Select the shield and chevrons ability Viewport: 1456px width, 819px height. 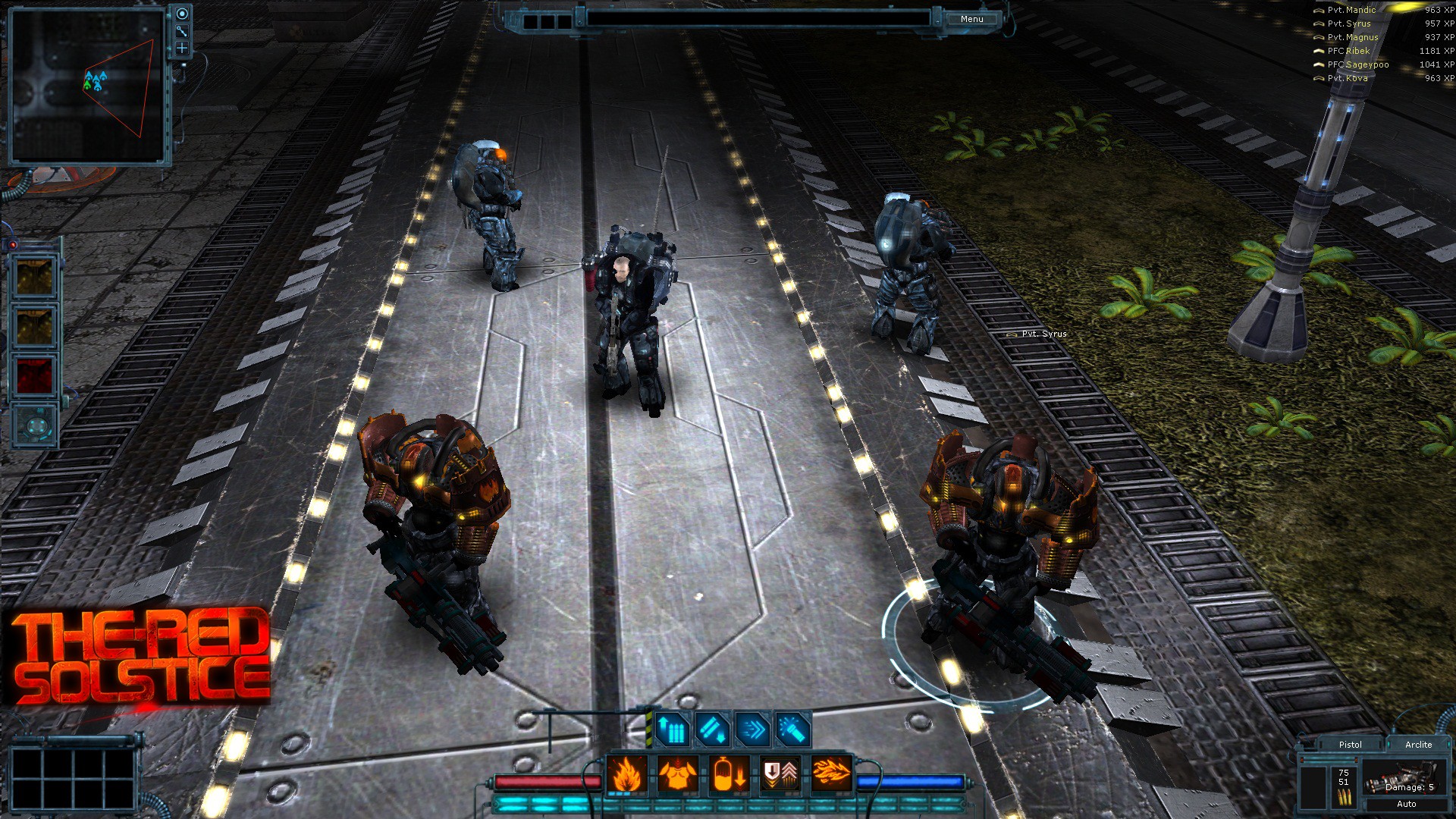(780, 775)
